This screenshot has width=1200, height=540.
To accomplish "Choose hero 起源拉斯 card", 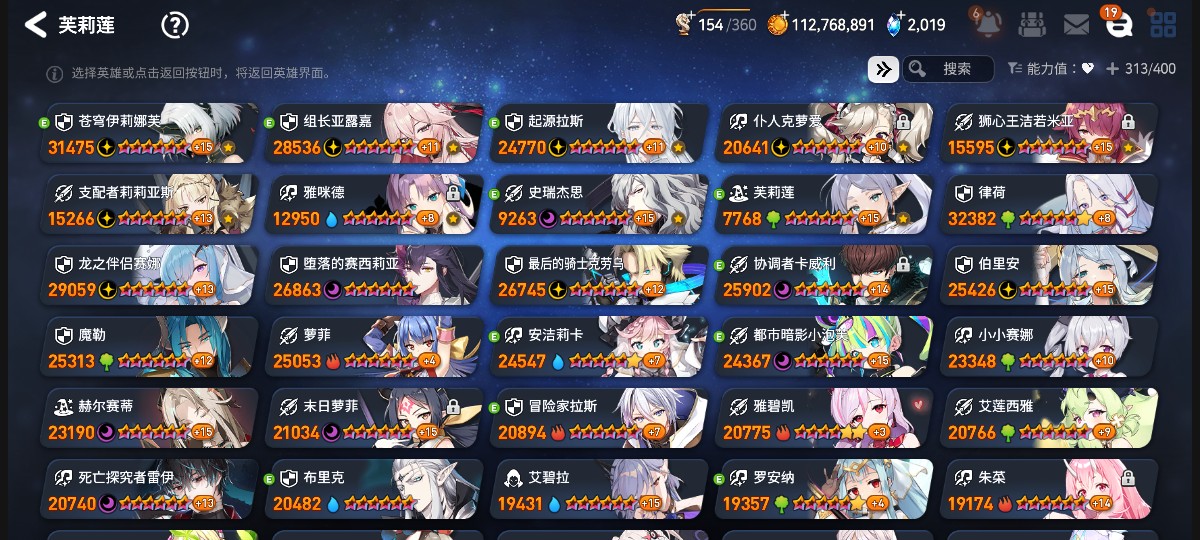I will (x=599, y=133).
